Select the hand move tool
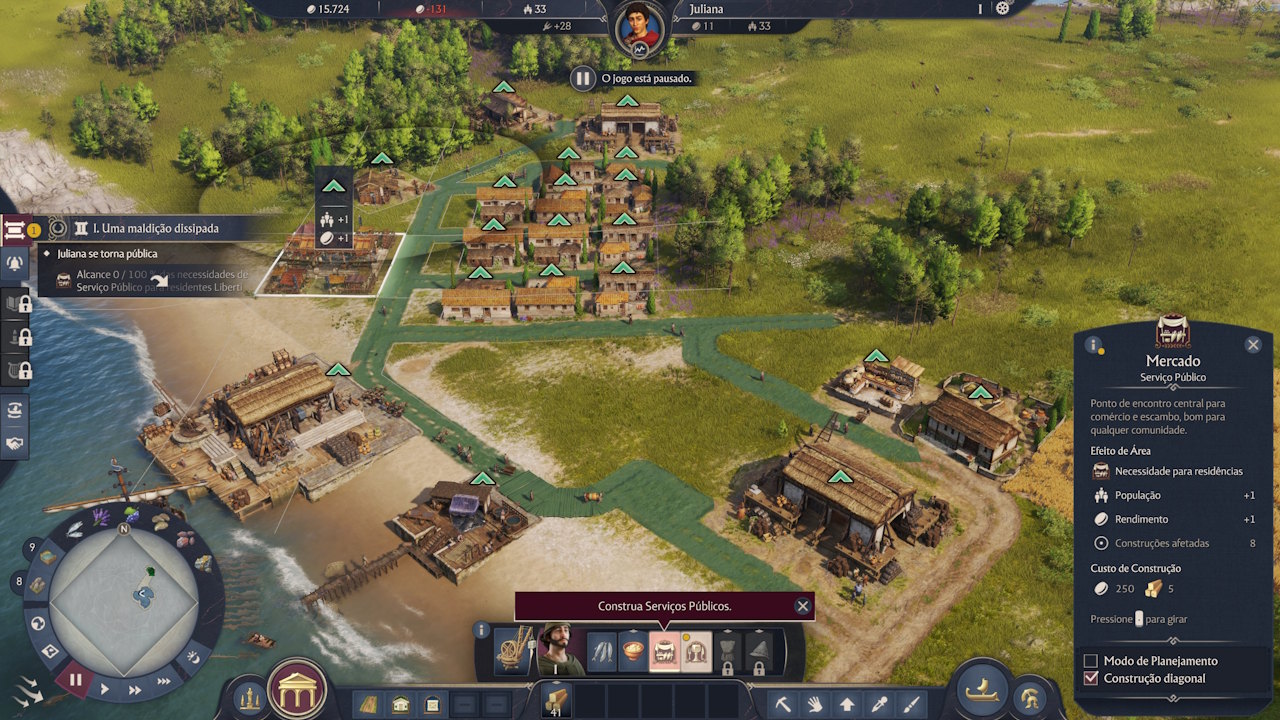The height and width of the screenshot is (720, 1280). coord(815,702)
